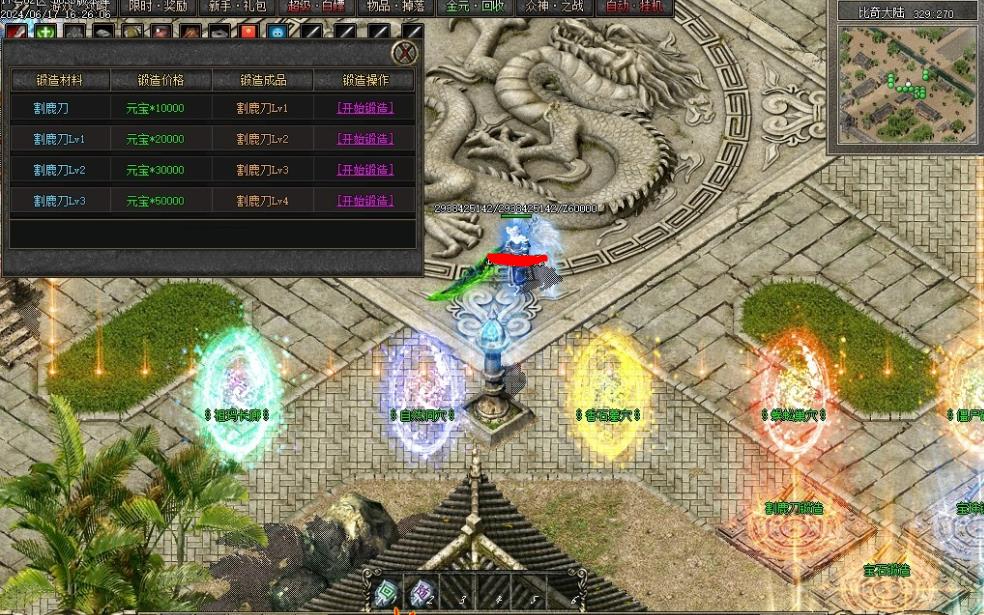The image size is (984, 615).
Task: Start forging 割鹿刀Lv1 for 10000 元宝
Action: pyautogui.click(x=364, y=108)
